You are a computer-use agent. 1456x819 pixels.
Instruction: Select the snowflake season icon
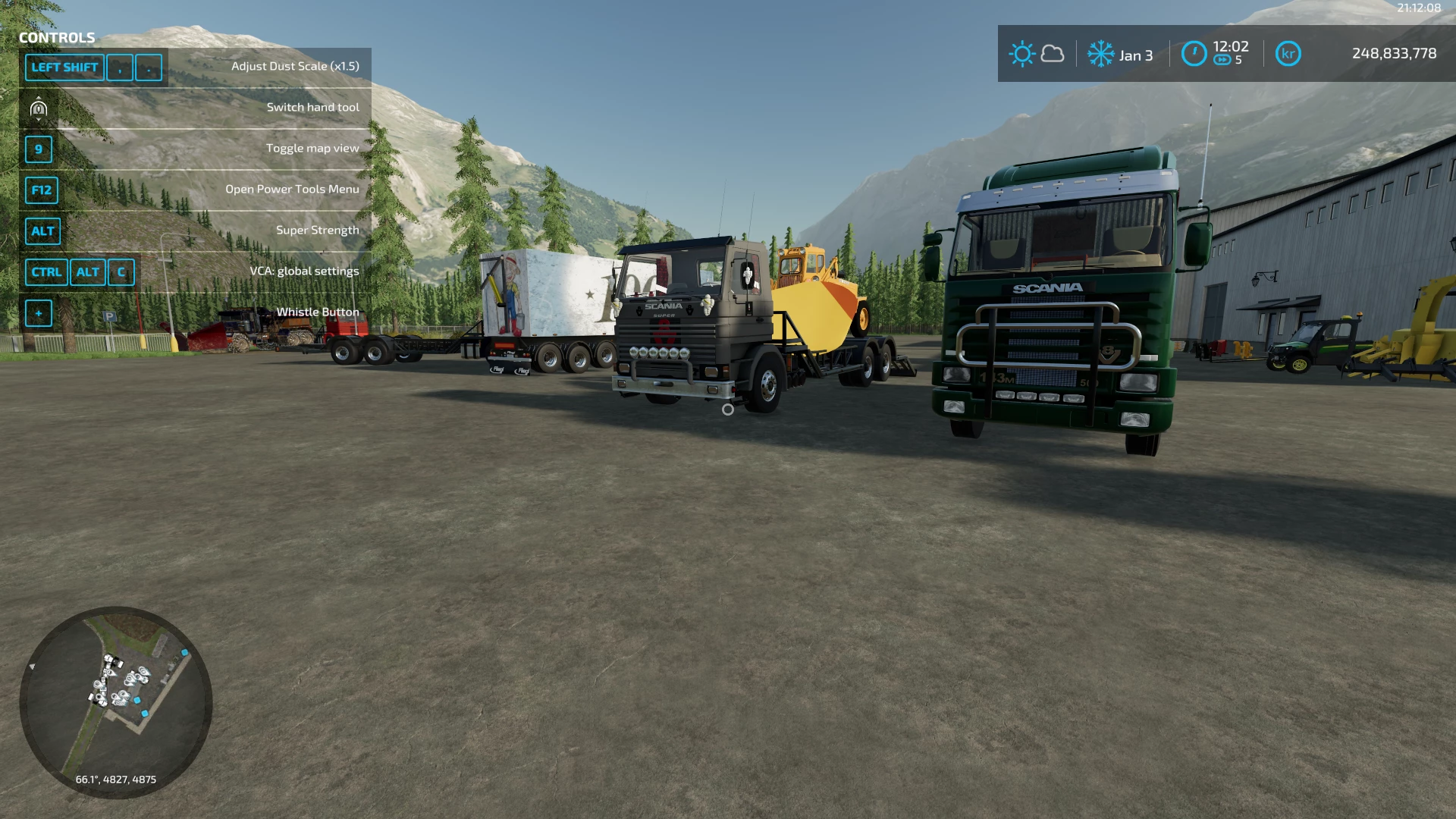[1100, 54]
